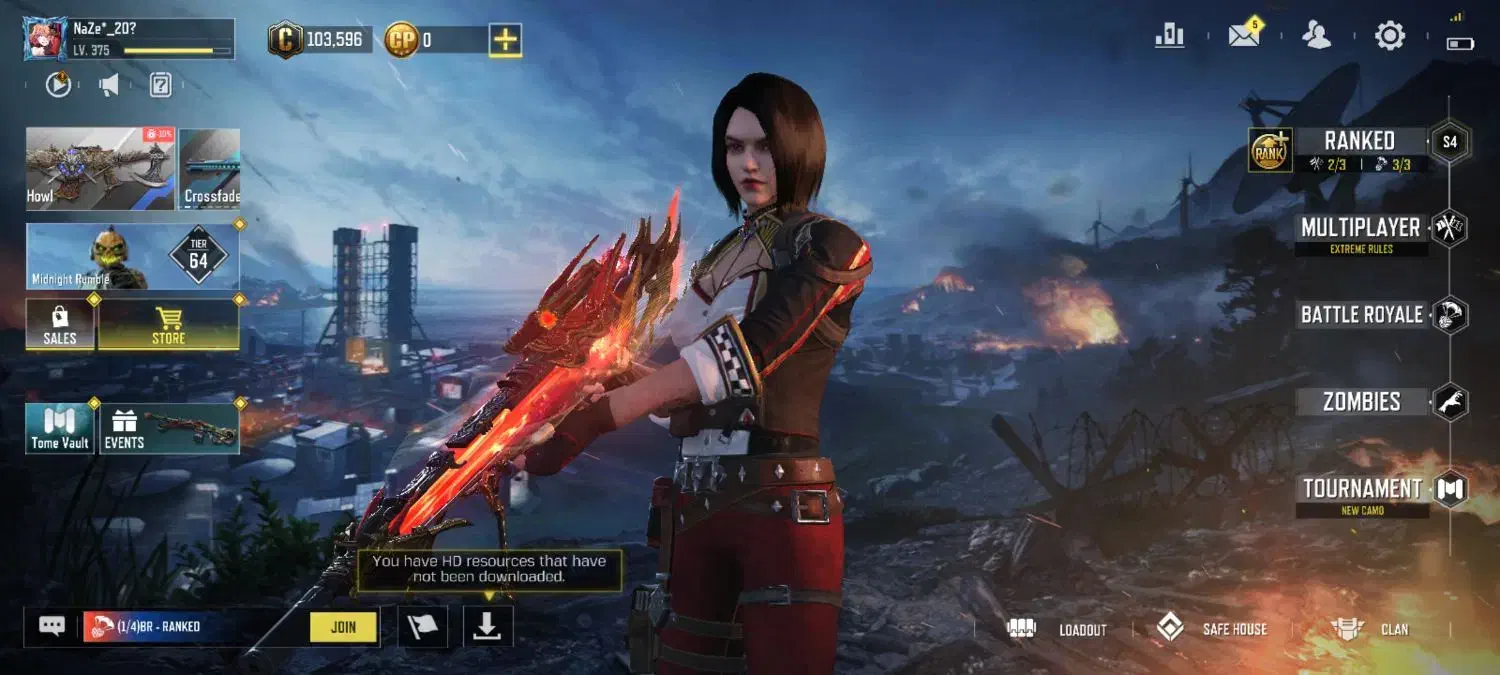
Task: Open the Zombies mode
Action: tap(1361, 402)
